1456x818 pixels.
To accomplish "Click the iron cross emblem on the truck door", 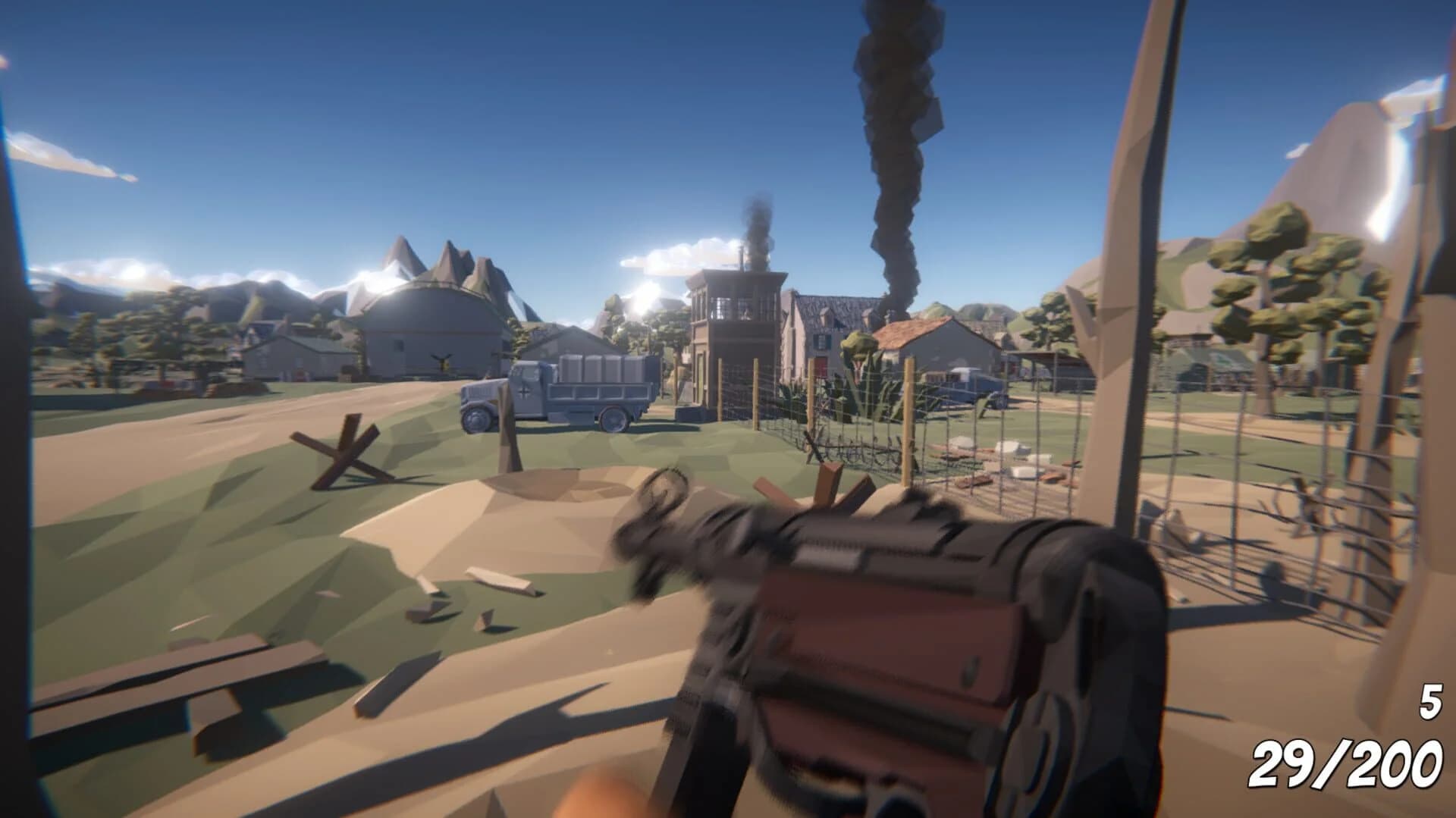I will (524, 392).
